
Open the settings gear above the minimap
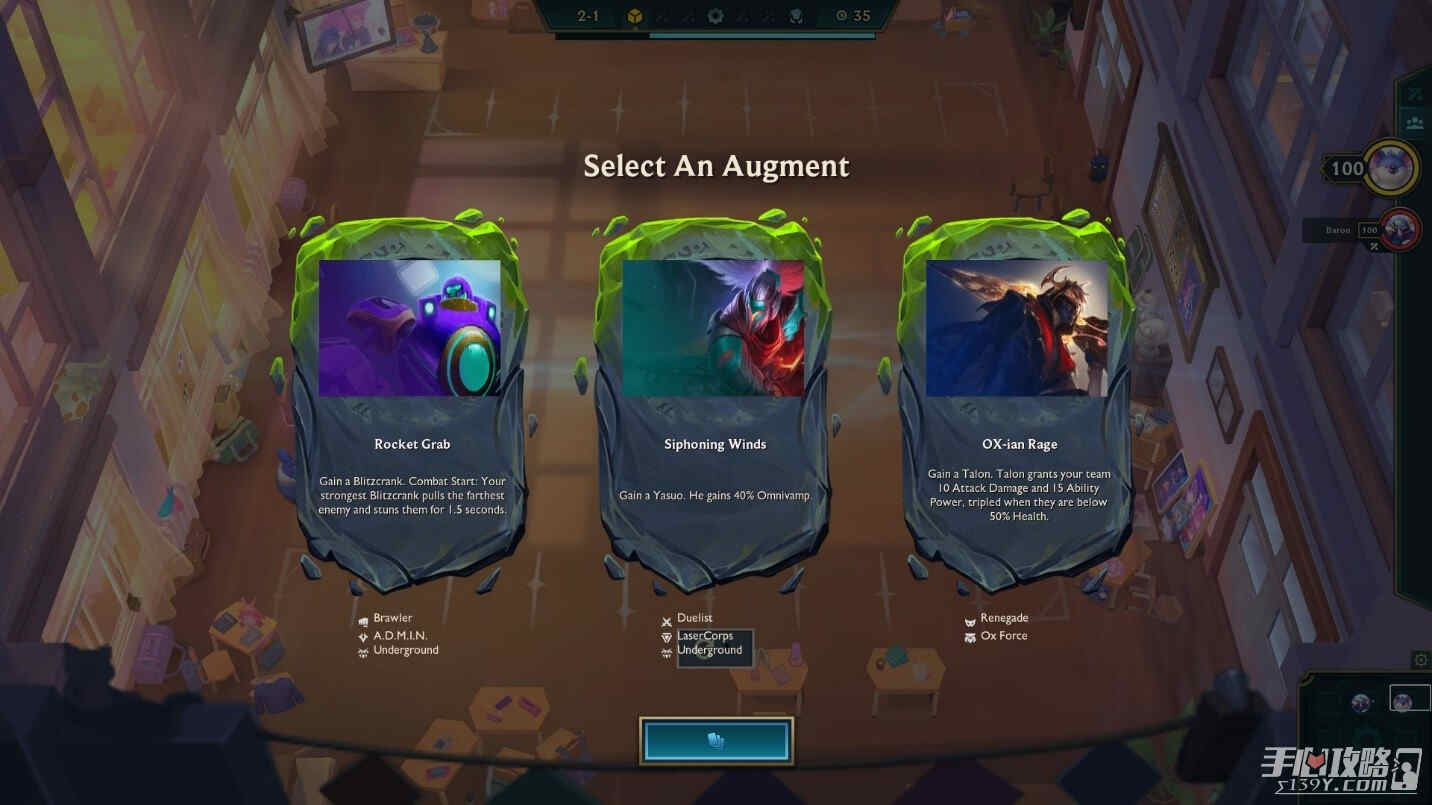pos(1420,660)
